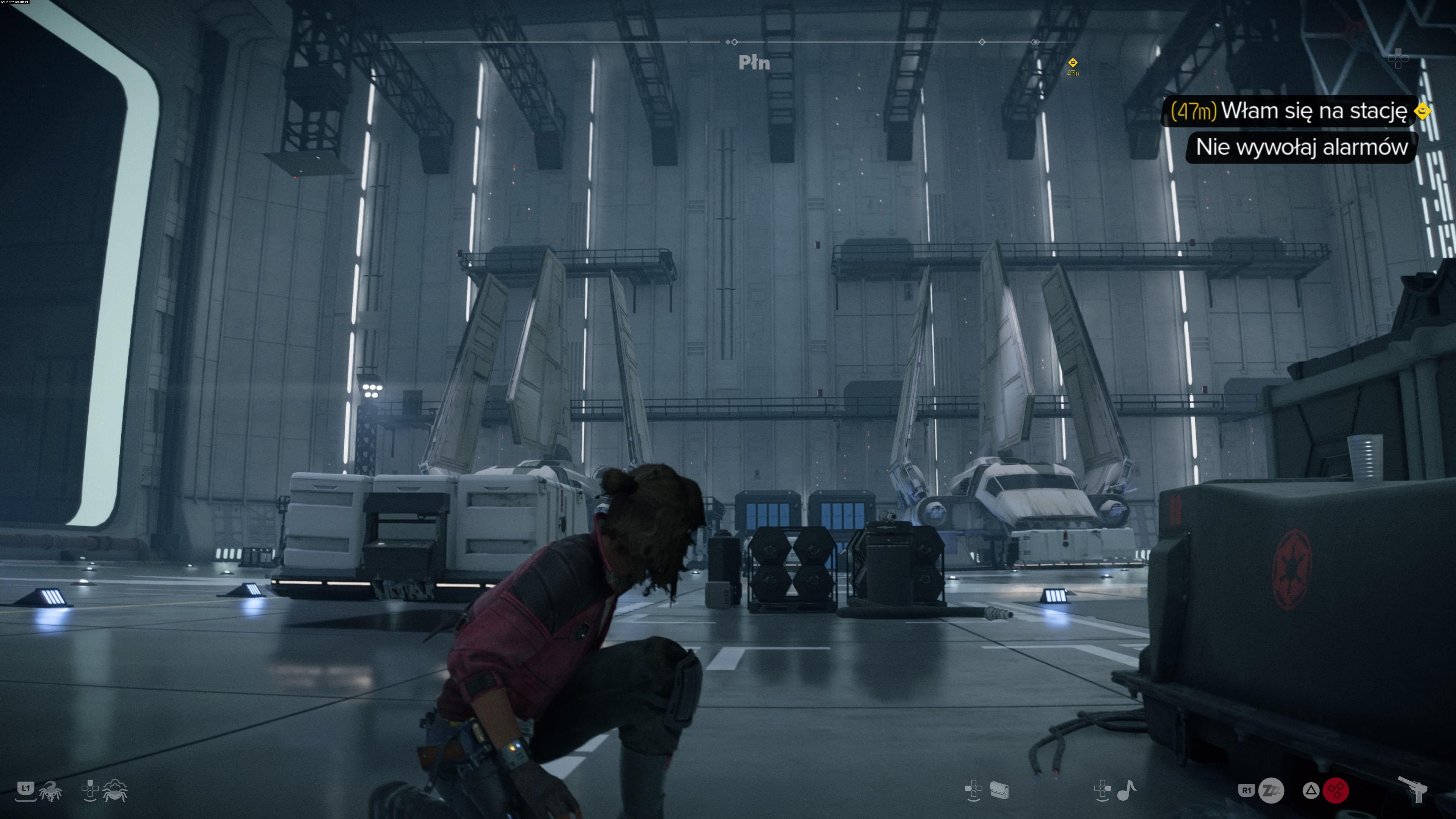Activate the Nix sense ability icon
The height and width of the screenshot is (819, 1456).
115,790
